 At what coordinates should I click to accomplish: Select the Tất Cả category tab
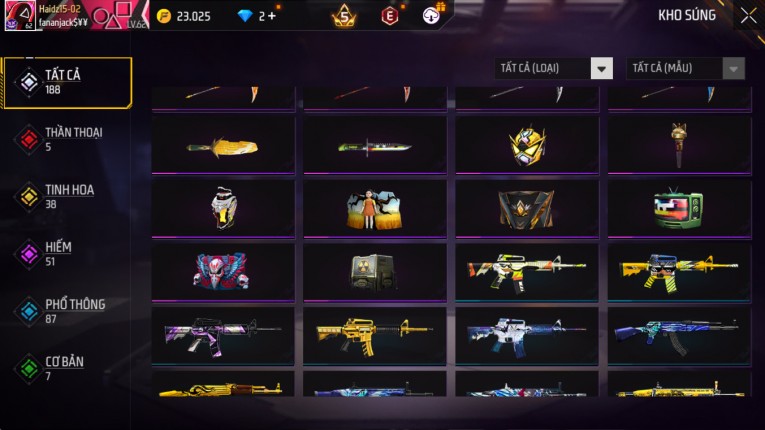pos(67,82)
